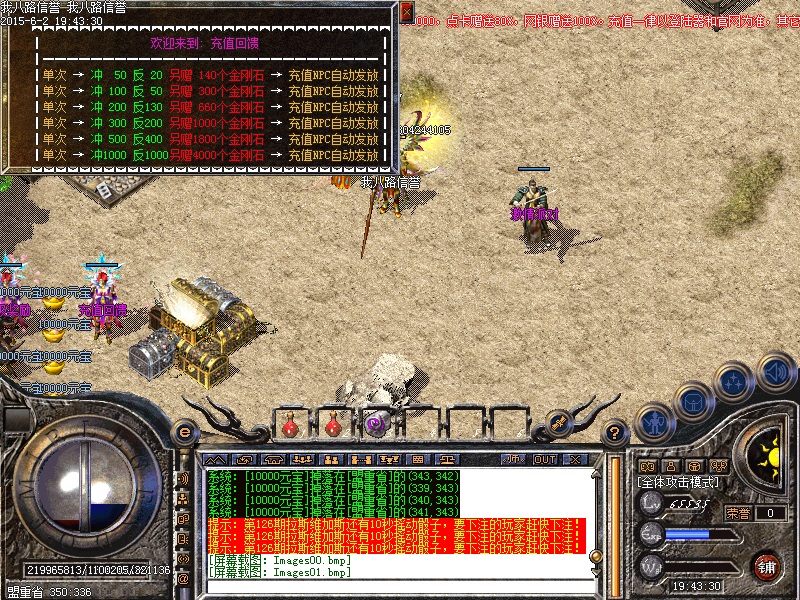Click the round 'e' button left of belt
This screenshot has width=800, height=600.
click(184, 433)
